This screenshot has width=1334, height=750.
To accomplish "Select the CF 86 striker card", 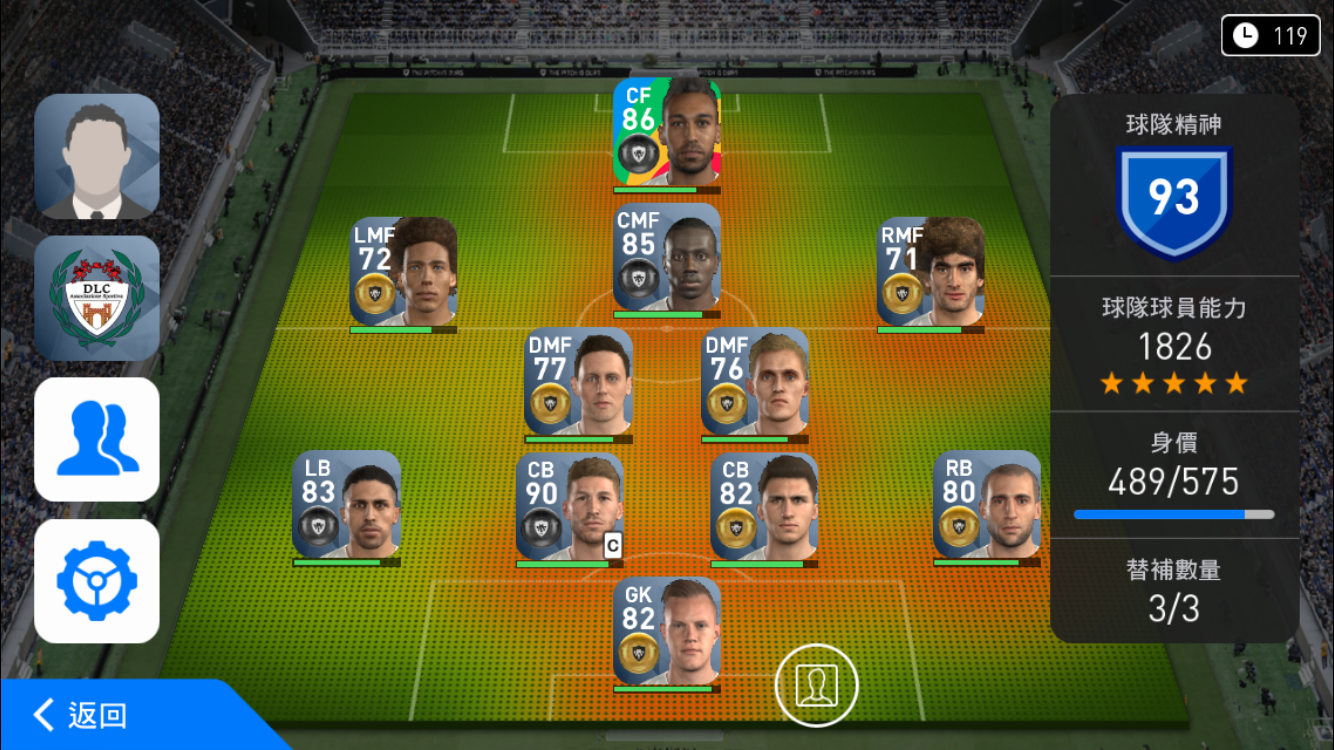I will [667, 133].
